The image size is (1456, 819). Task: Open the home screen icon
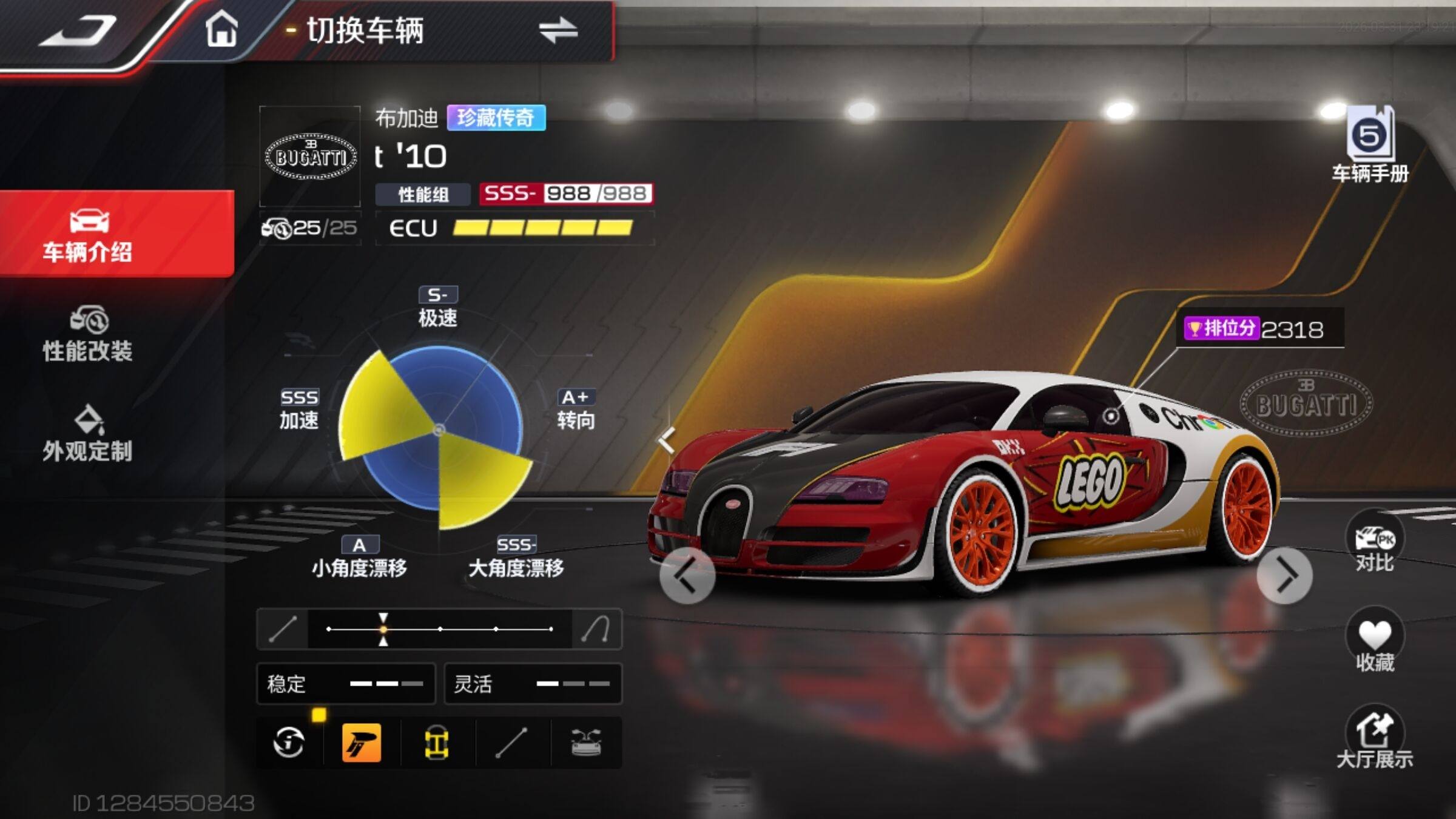pyautogui.click(x=221, y=29)
